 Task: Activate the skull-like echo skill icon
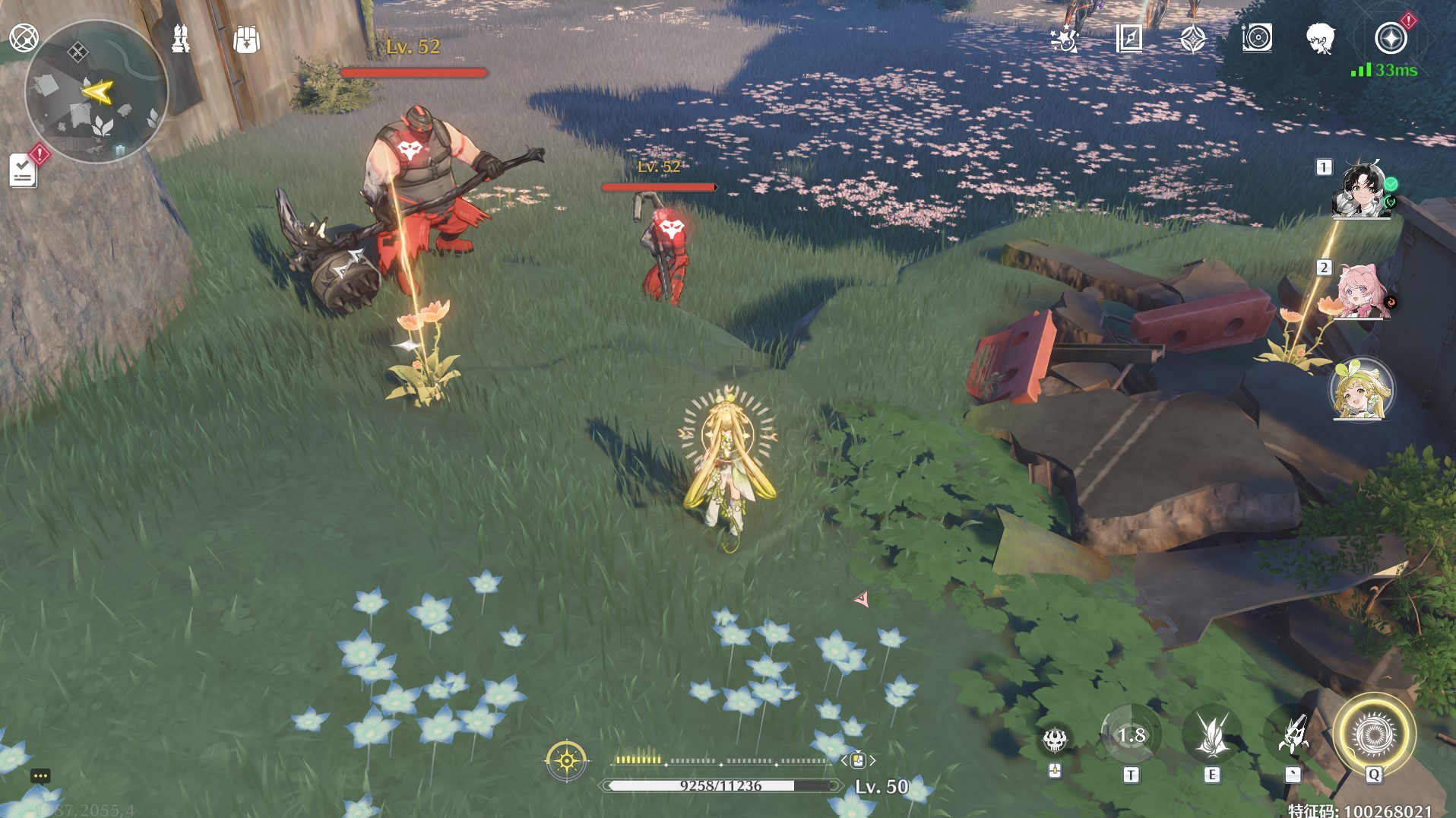coord(1055,739)
